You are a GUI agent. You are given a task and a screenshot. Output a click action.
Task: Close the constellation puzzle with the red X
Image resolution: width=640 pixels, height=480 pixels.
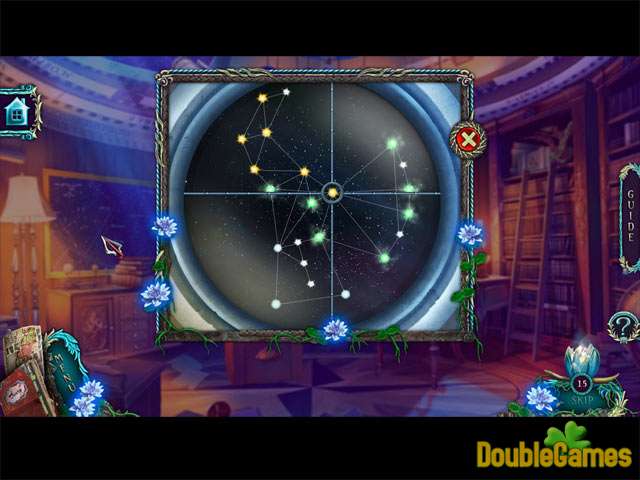coord(467,139)
